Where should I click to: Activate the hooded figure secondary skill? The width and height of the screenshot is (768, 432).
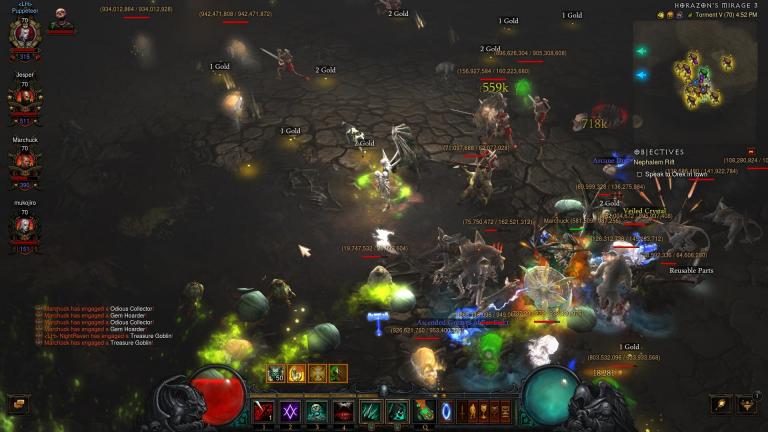(x=397, y=411)
